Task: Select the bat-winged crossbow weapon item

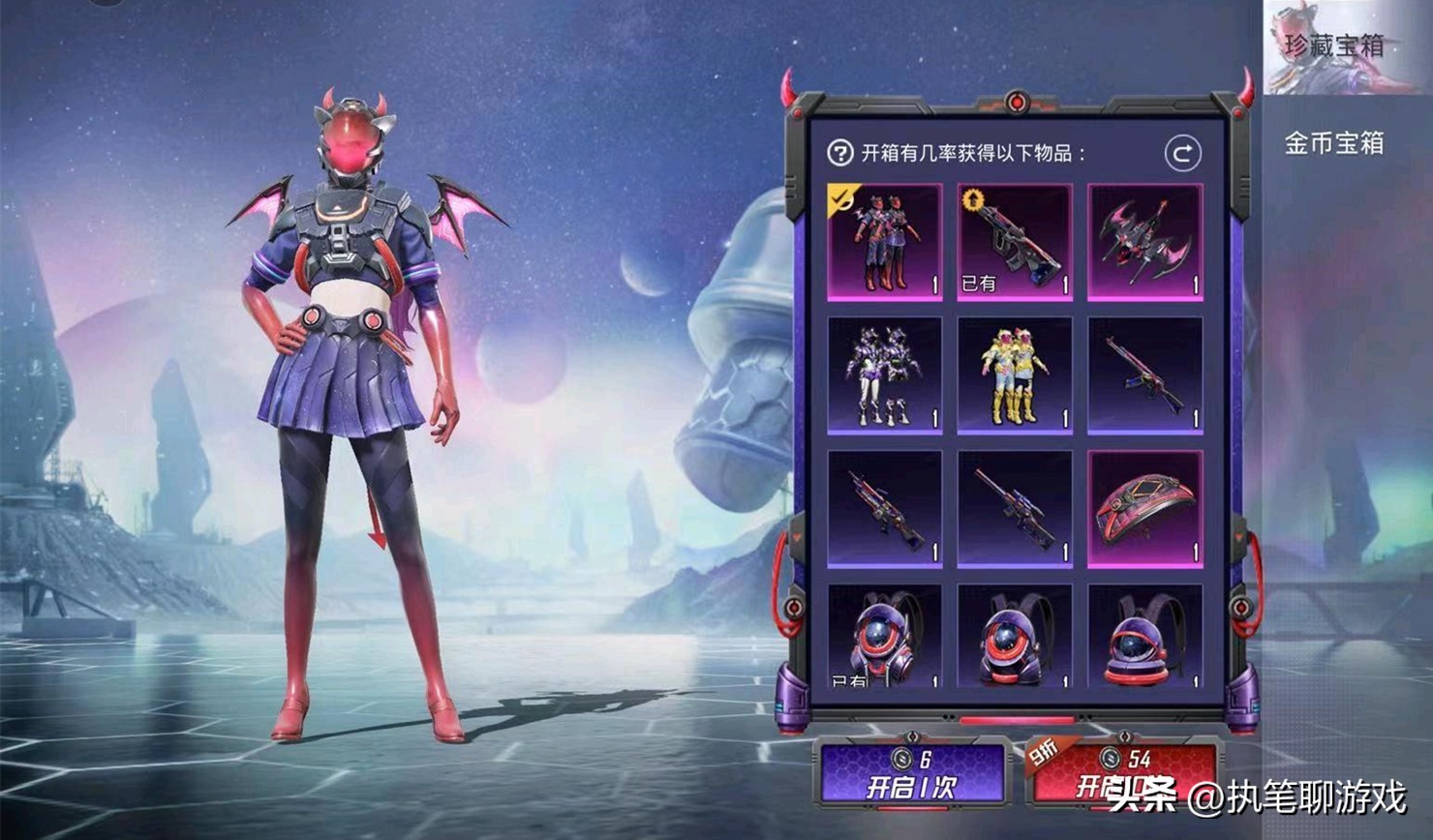Action: (x=1144, y=242)
